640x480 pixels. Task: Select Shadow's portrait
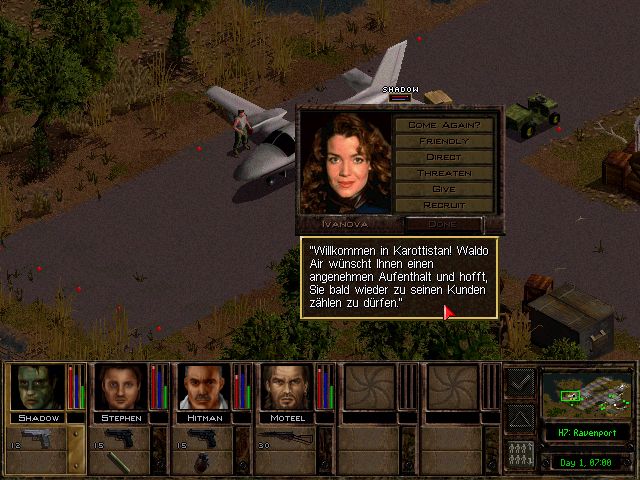38,386
